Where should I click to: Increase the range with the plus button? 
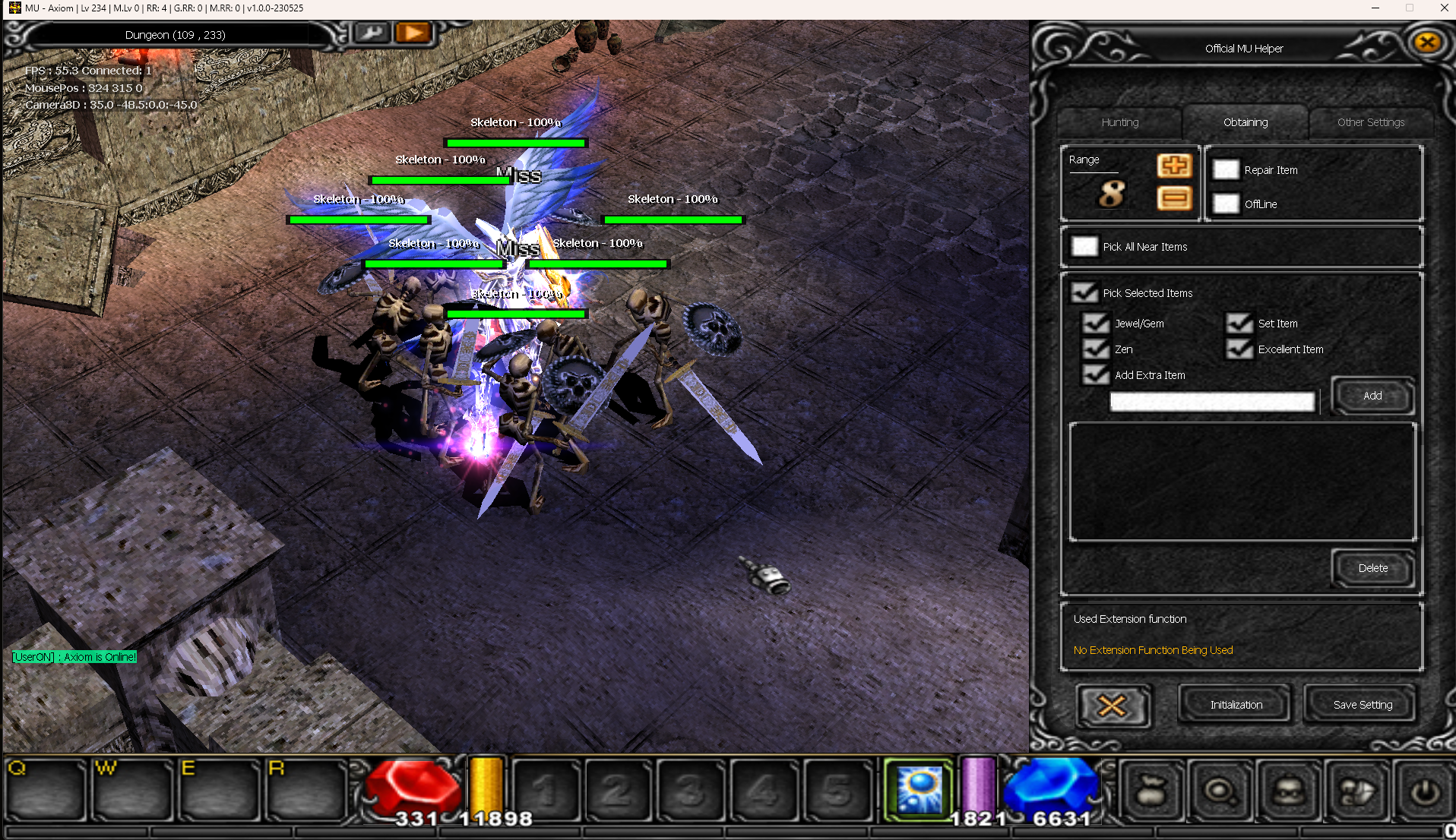1173,166
